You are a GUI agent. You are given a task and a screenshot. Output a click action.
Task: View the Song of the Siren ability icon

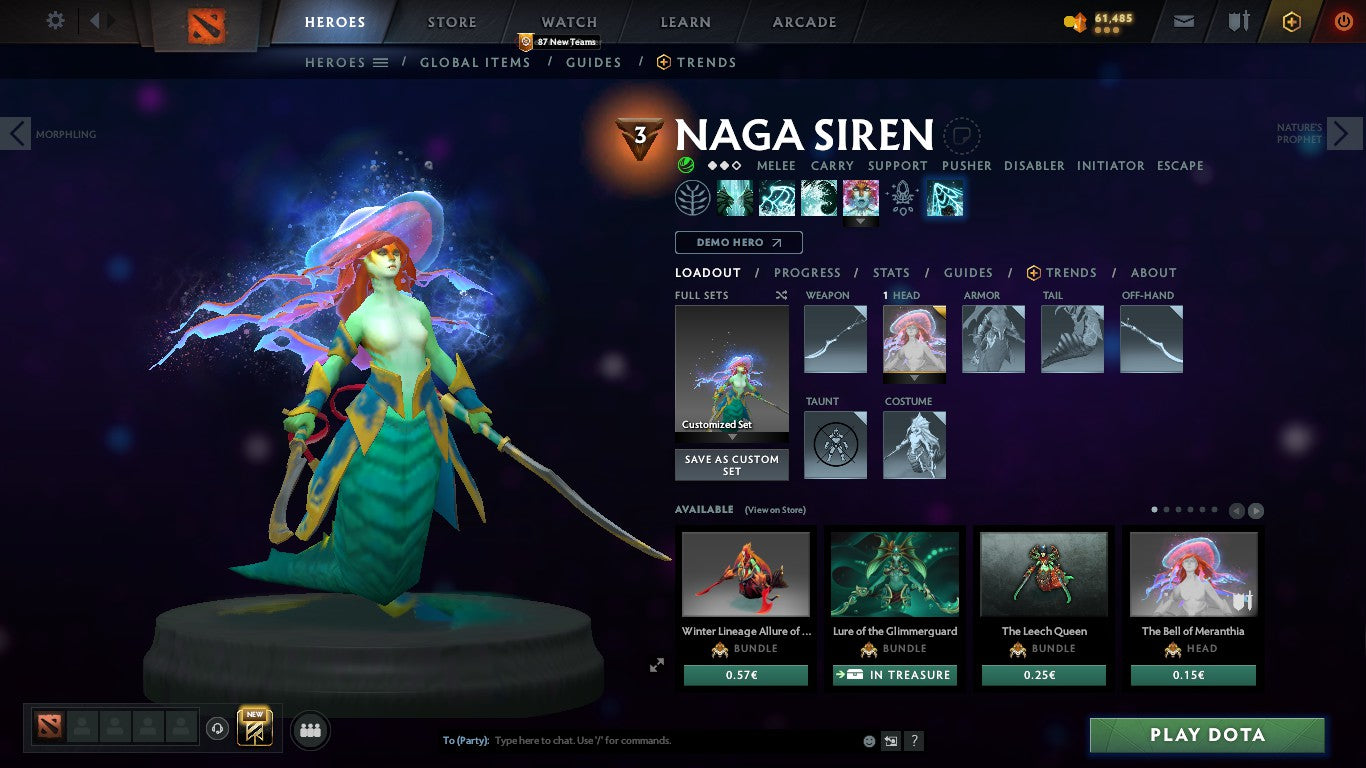861,198
